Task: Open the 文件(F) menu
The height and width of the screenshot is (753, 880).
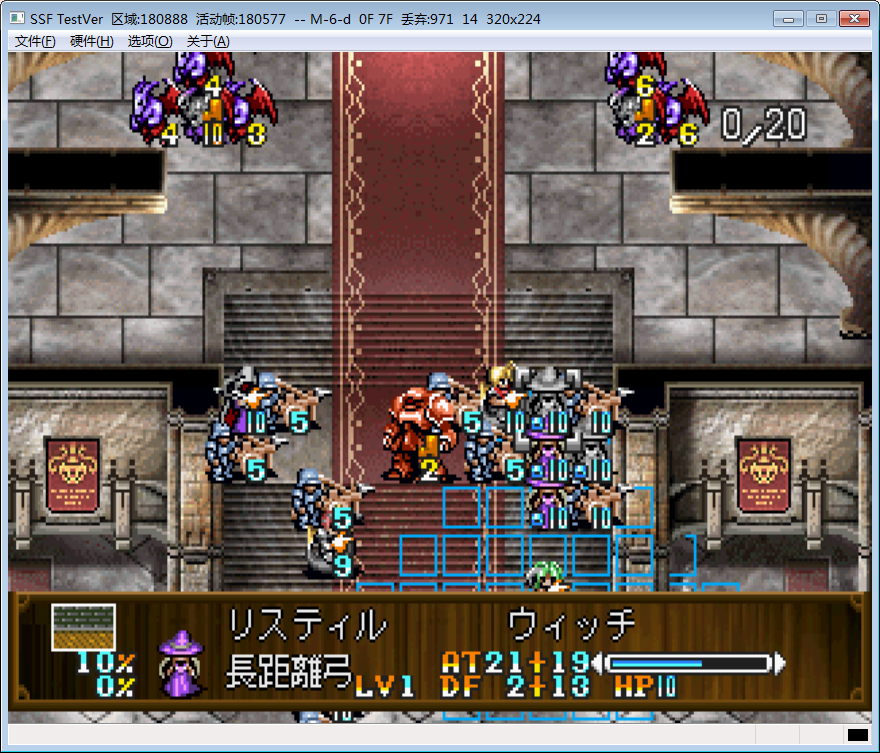Action: tap(35, 41)
